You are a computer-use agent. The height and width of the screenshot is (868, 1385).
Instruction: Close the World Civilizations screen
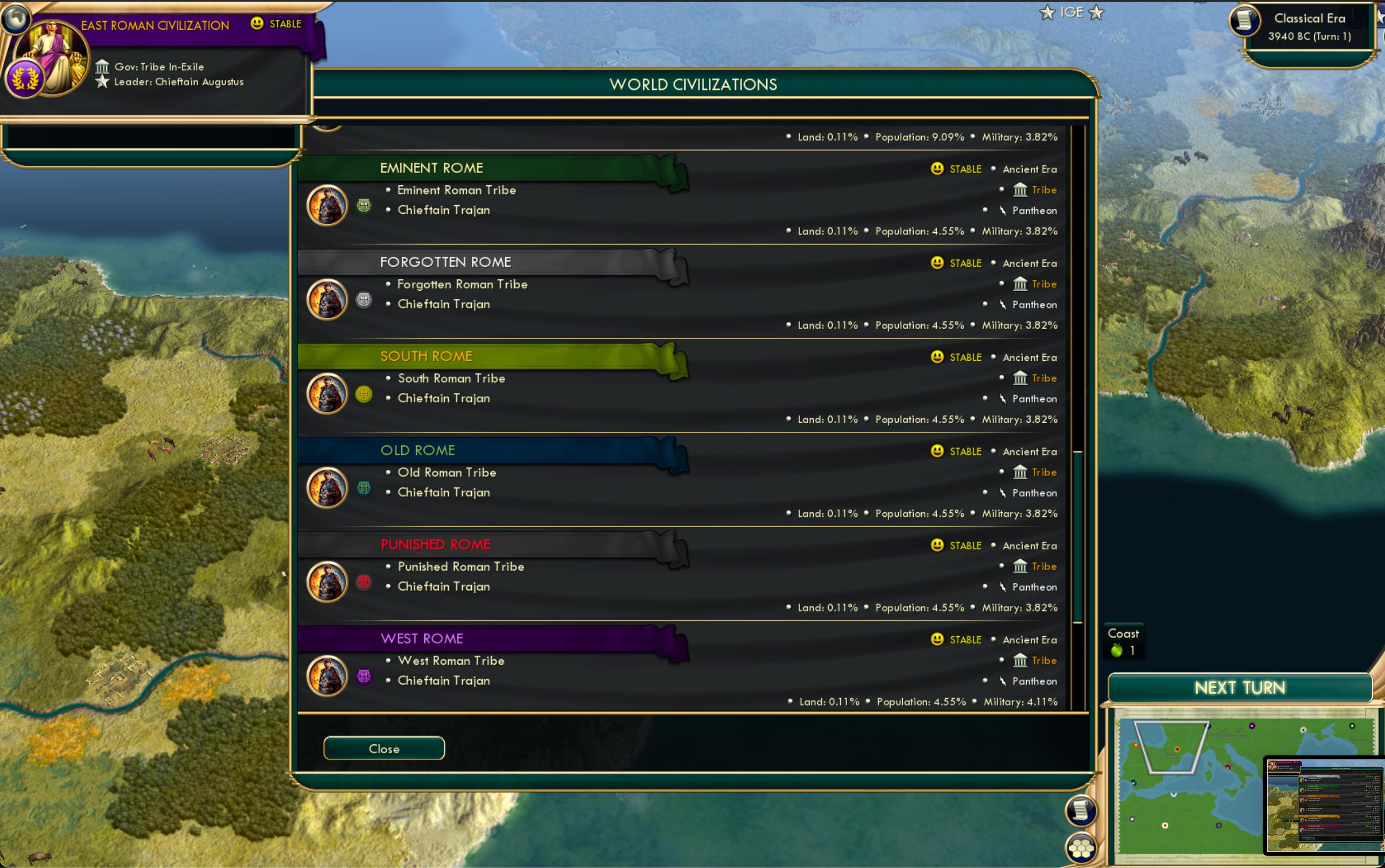coord(383,748)
